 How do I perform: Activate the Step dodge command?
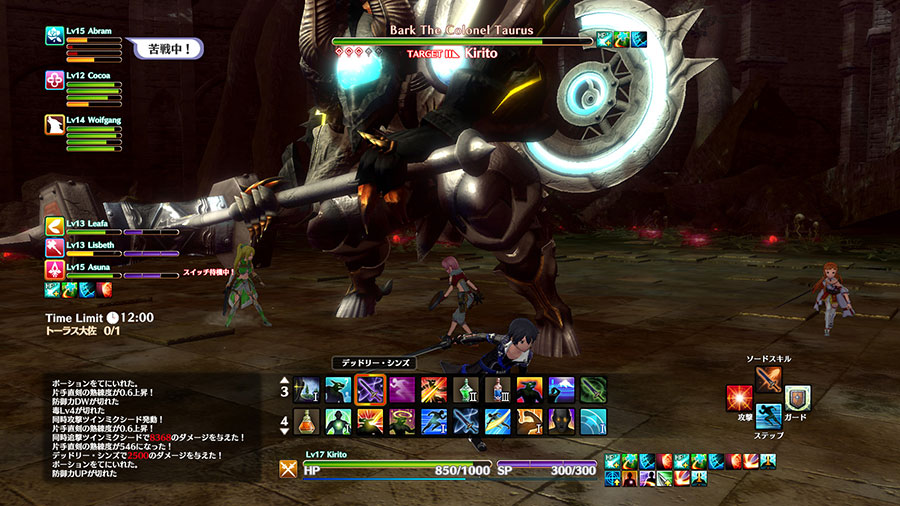pos(769,416)
